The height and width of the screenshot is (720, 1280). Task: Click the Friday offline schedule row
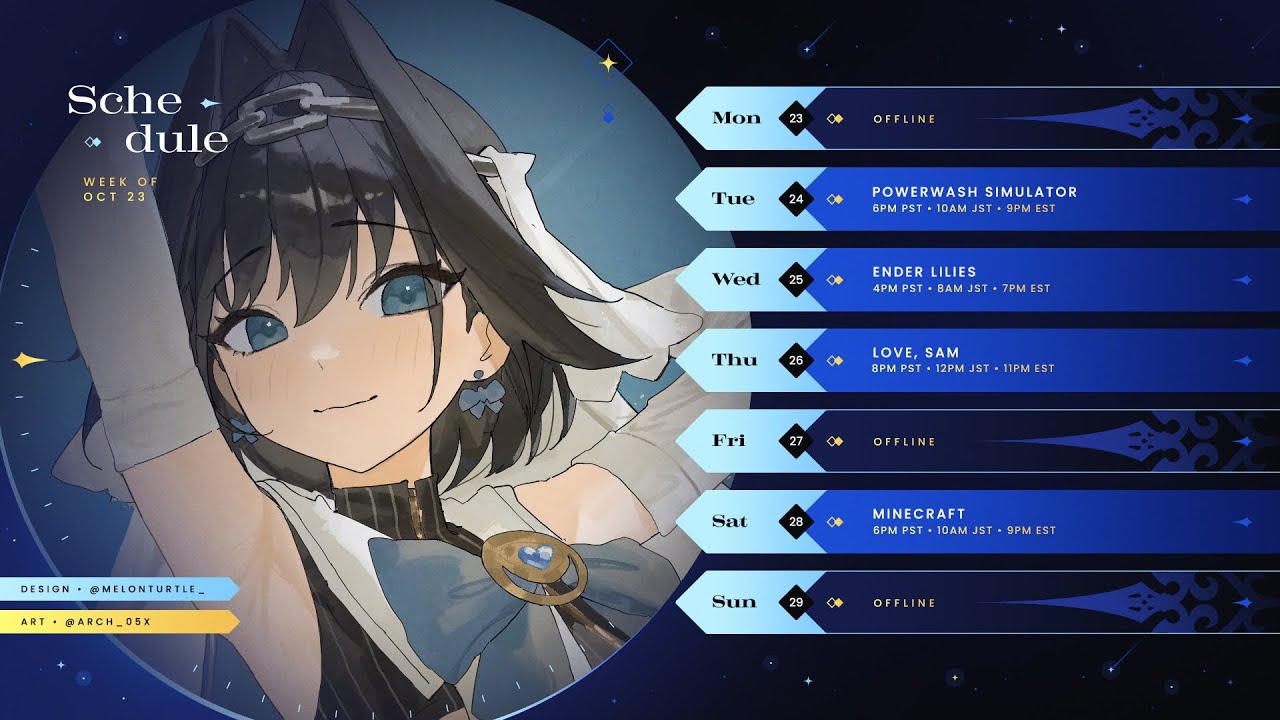tap(975, 441)
